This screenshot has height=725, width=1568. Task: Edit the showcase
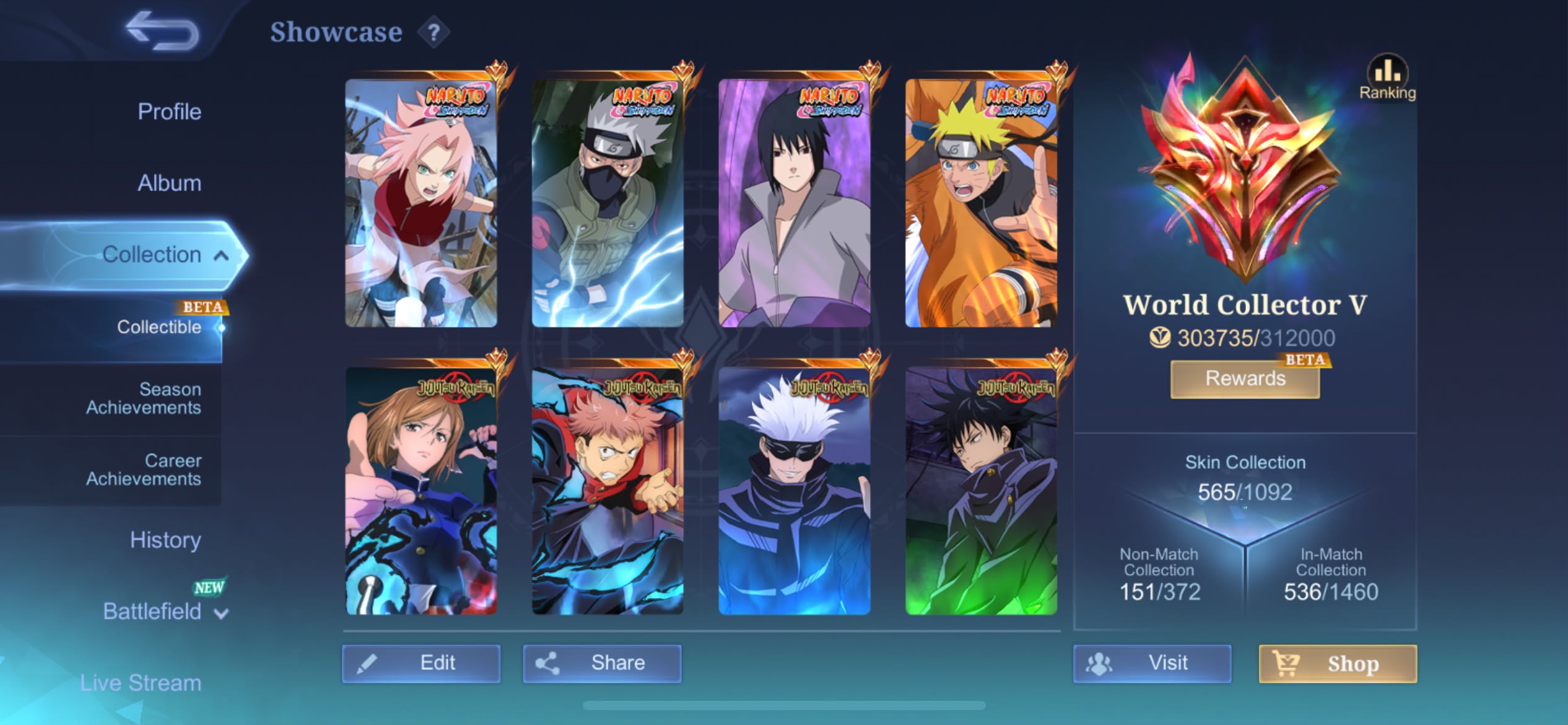[x=421, y=664]
